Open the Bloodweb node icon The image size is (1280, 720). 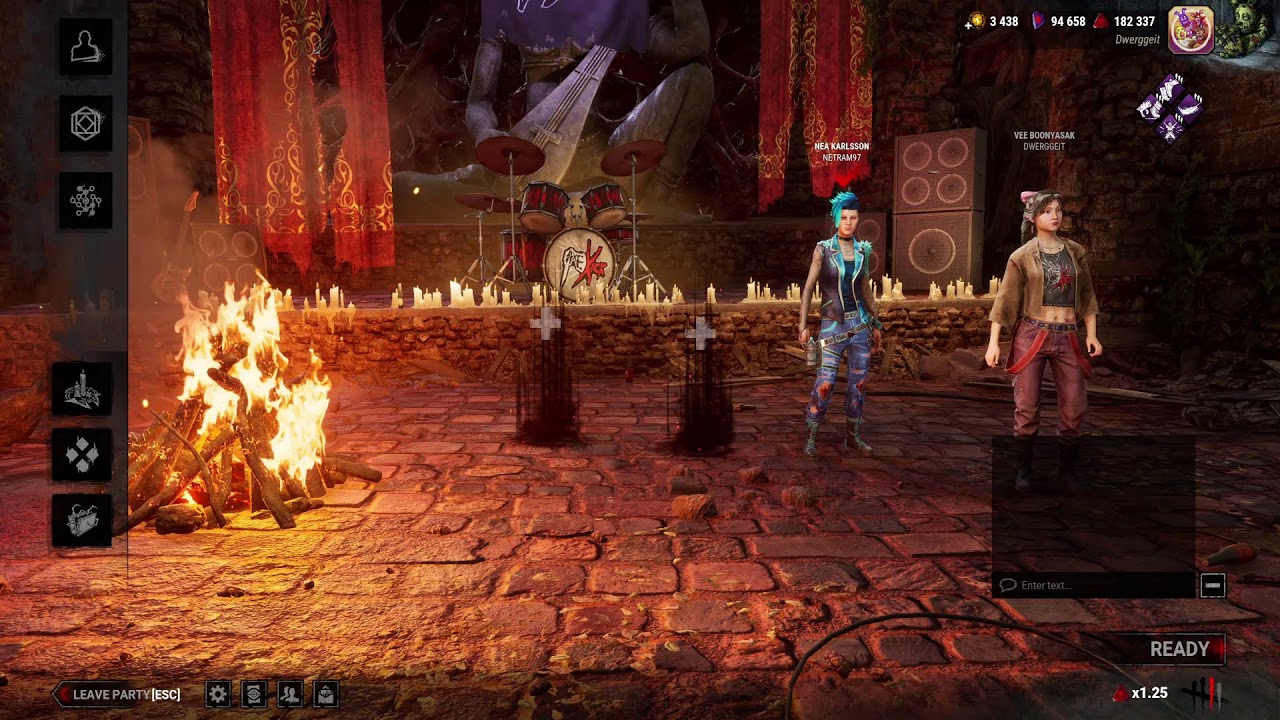tap(85, 200)
